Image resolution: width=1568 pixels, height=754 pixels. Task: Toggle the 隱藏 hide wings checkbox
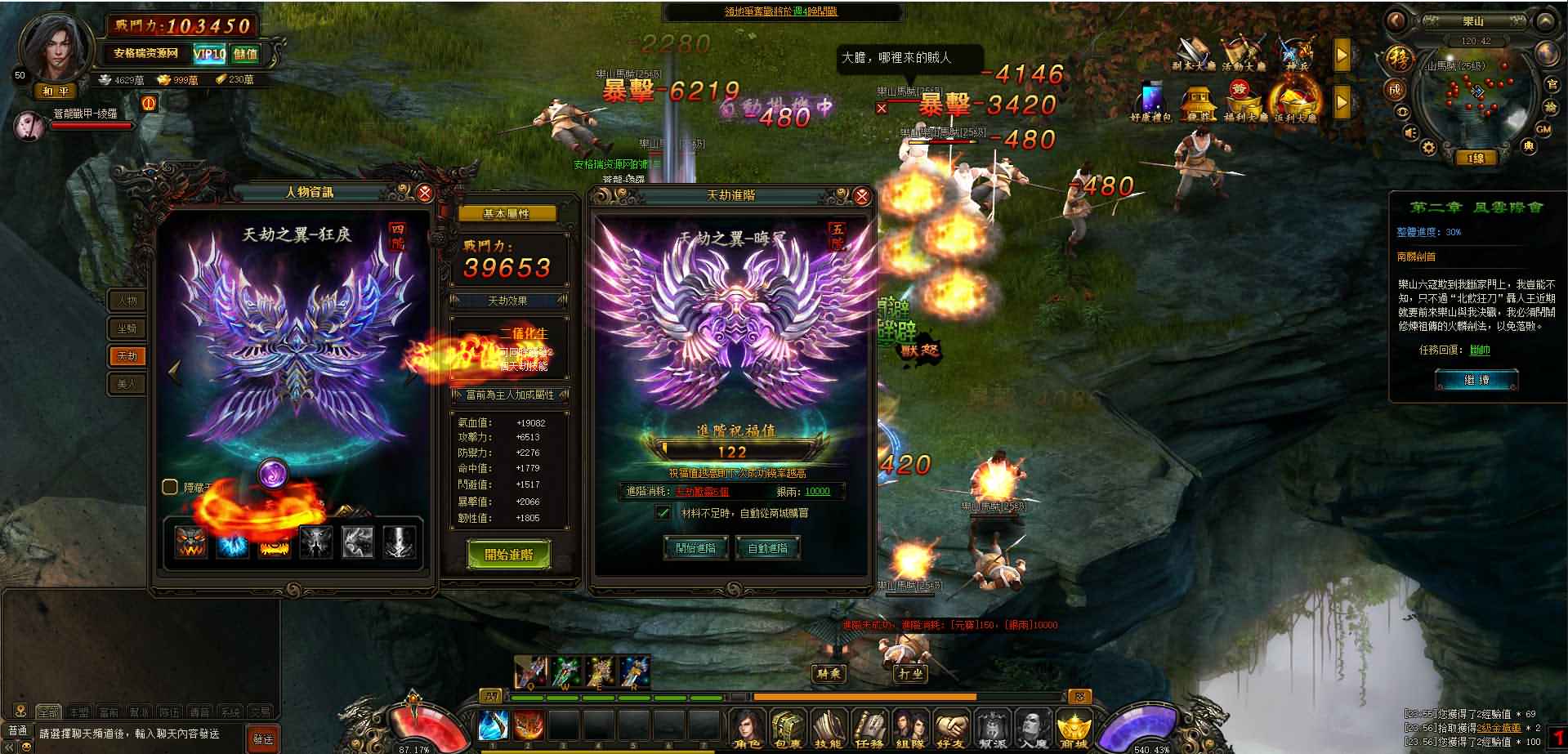coord(170,487)
